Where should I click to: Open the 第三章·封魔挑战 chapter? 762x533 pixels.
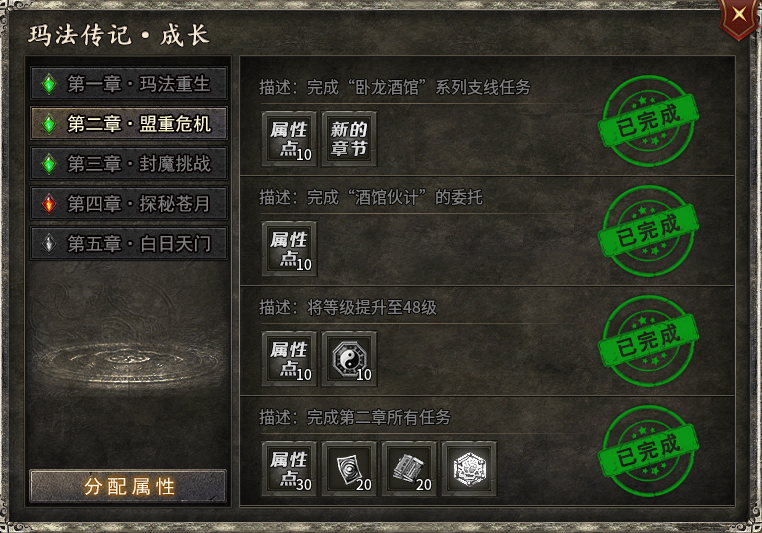pos(128,163)
